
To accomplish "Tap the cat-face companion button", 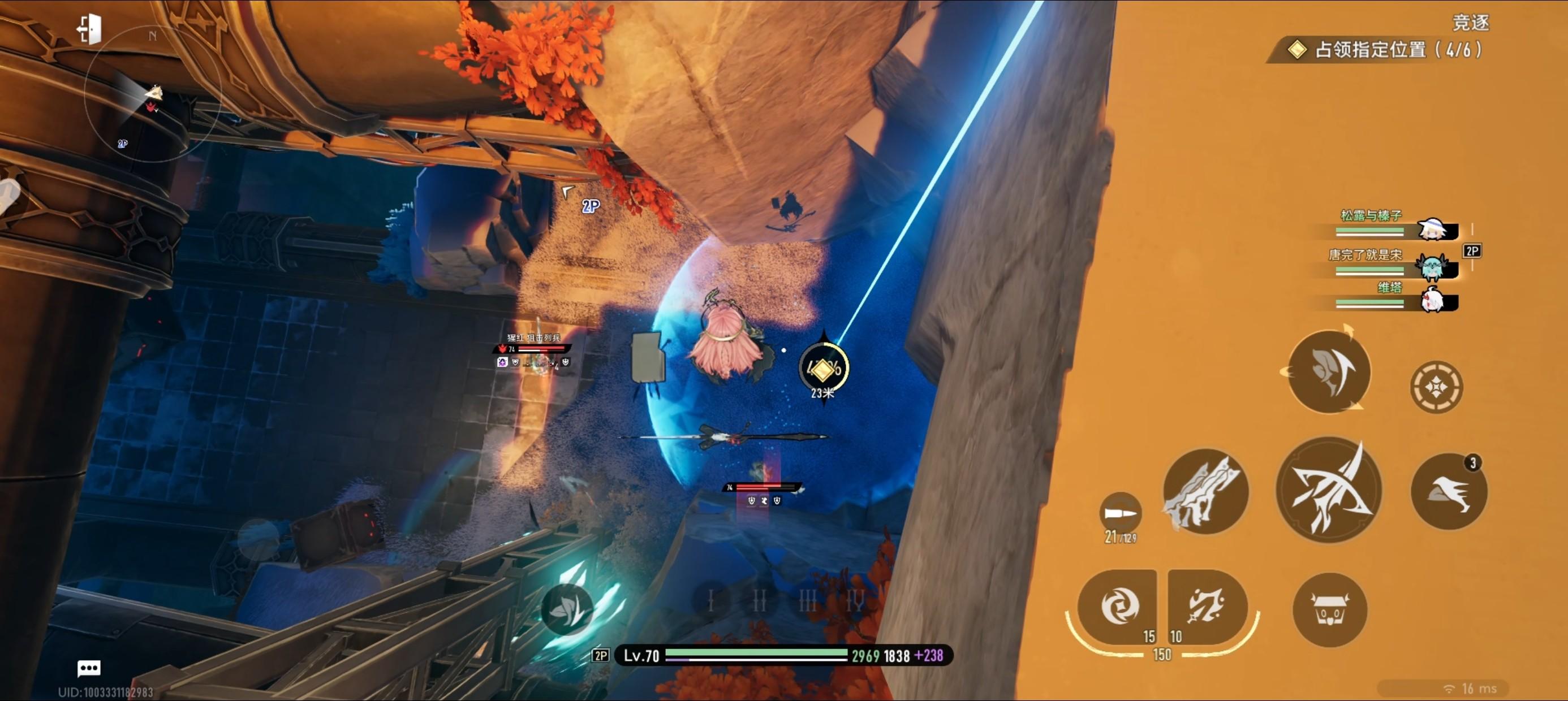I will (1329, 609).
